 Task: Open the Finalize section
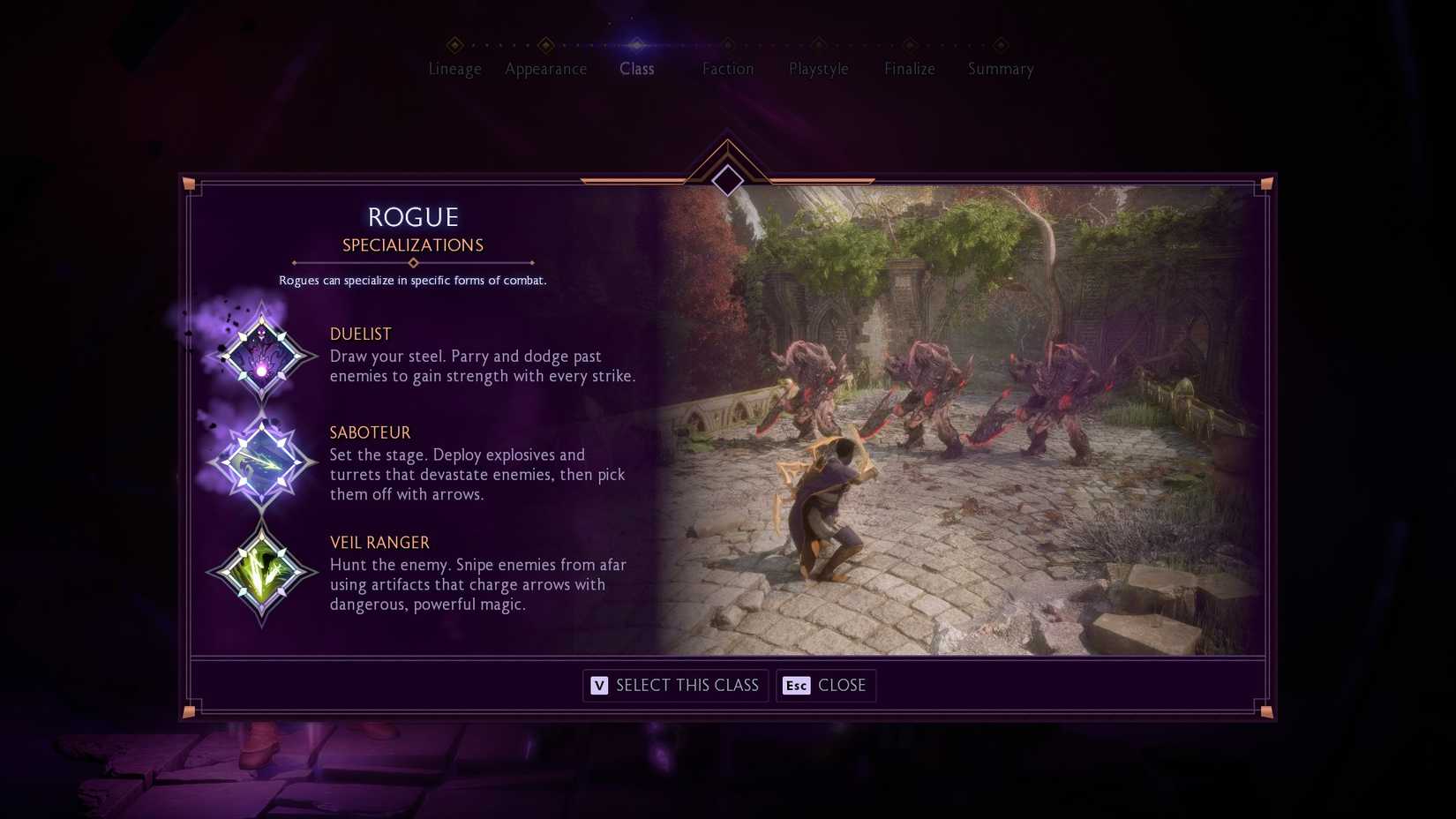(x=909, y=69)
